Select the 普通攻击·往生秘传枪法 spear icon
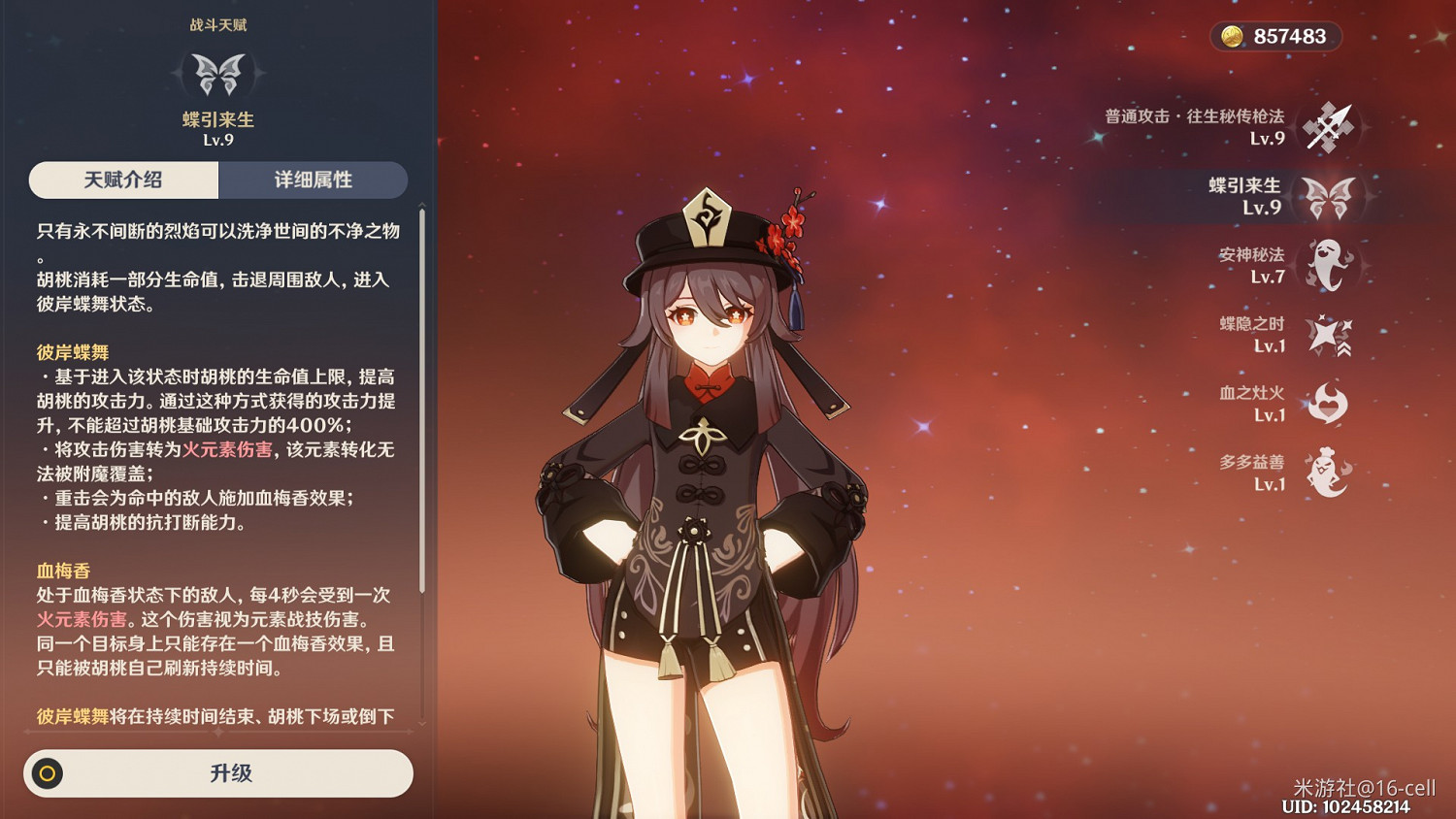The width and height of the screenshot is (1456, 819). (1328, 127)
